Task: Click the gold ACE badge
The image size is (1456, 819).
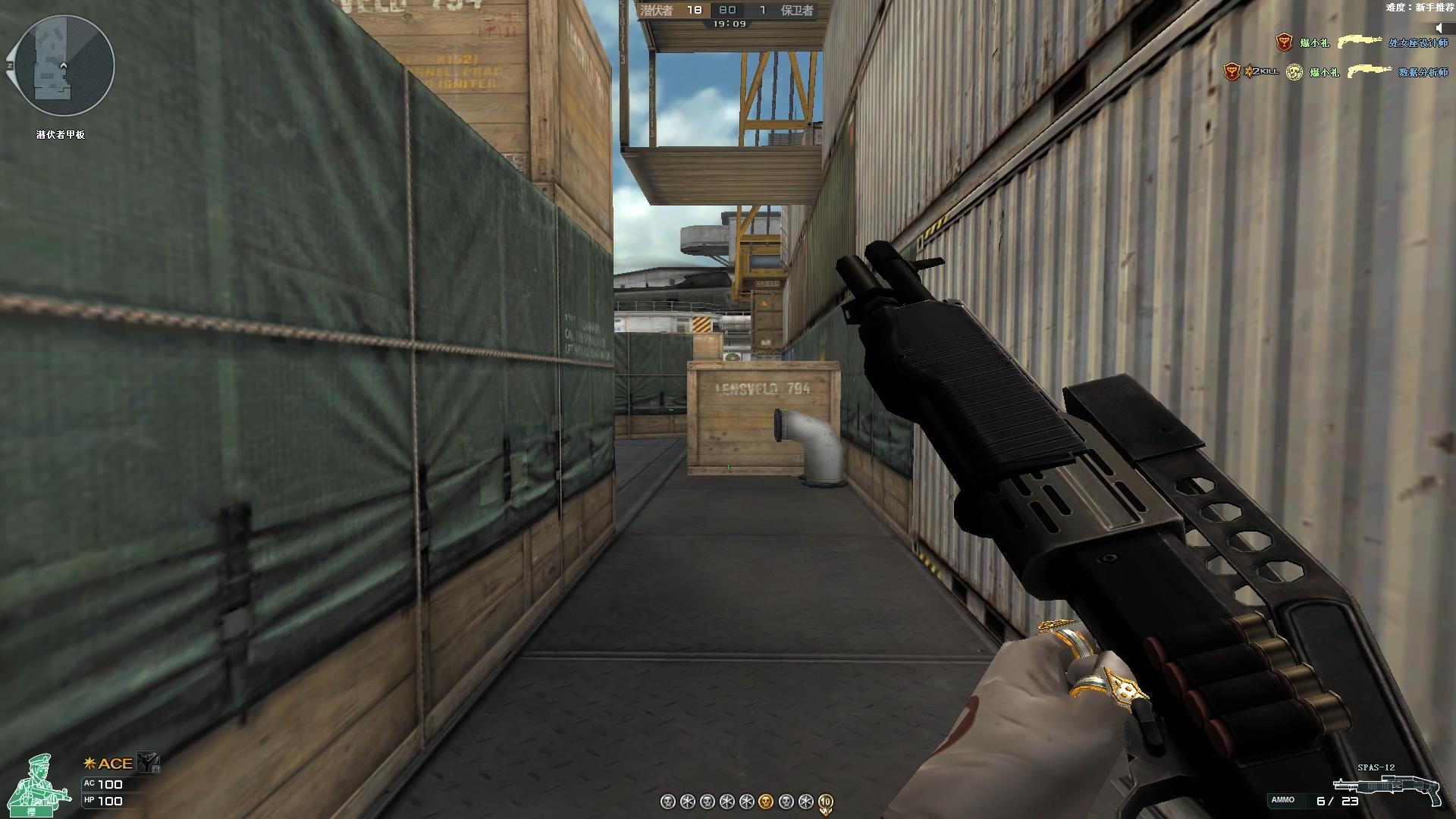Action: click(x=108, y=764)
